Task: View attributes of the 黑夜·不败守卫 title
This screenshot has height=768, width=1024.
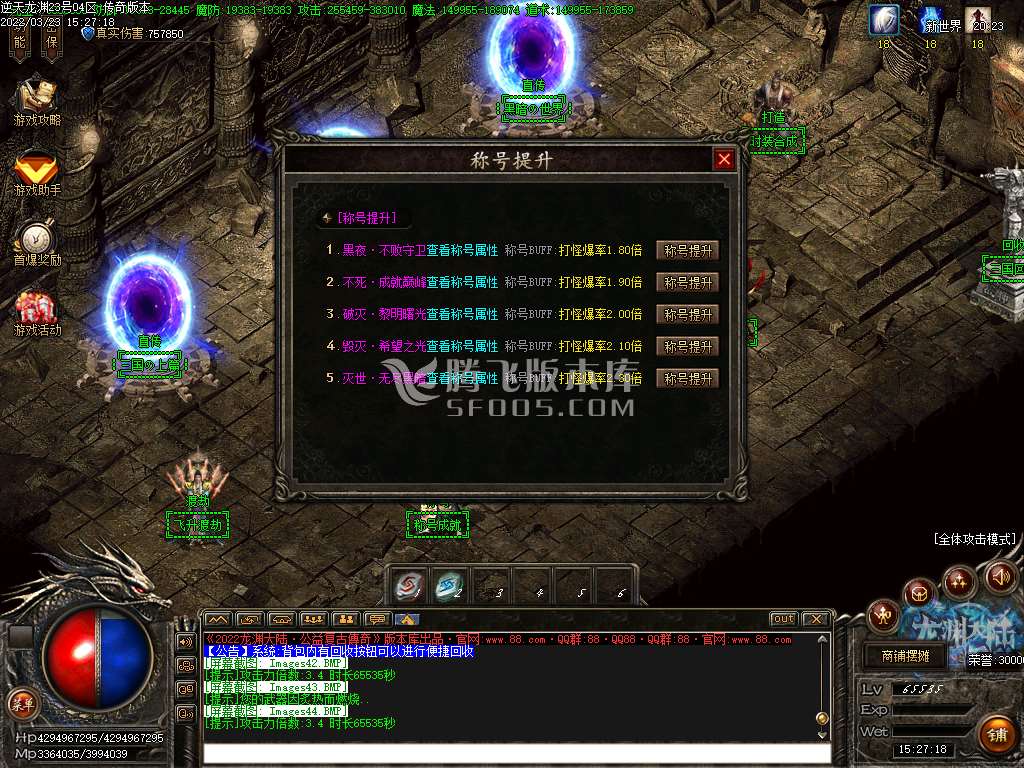Action: 462,251
